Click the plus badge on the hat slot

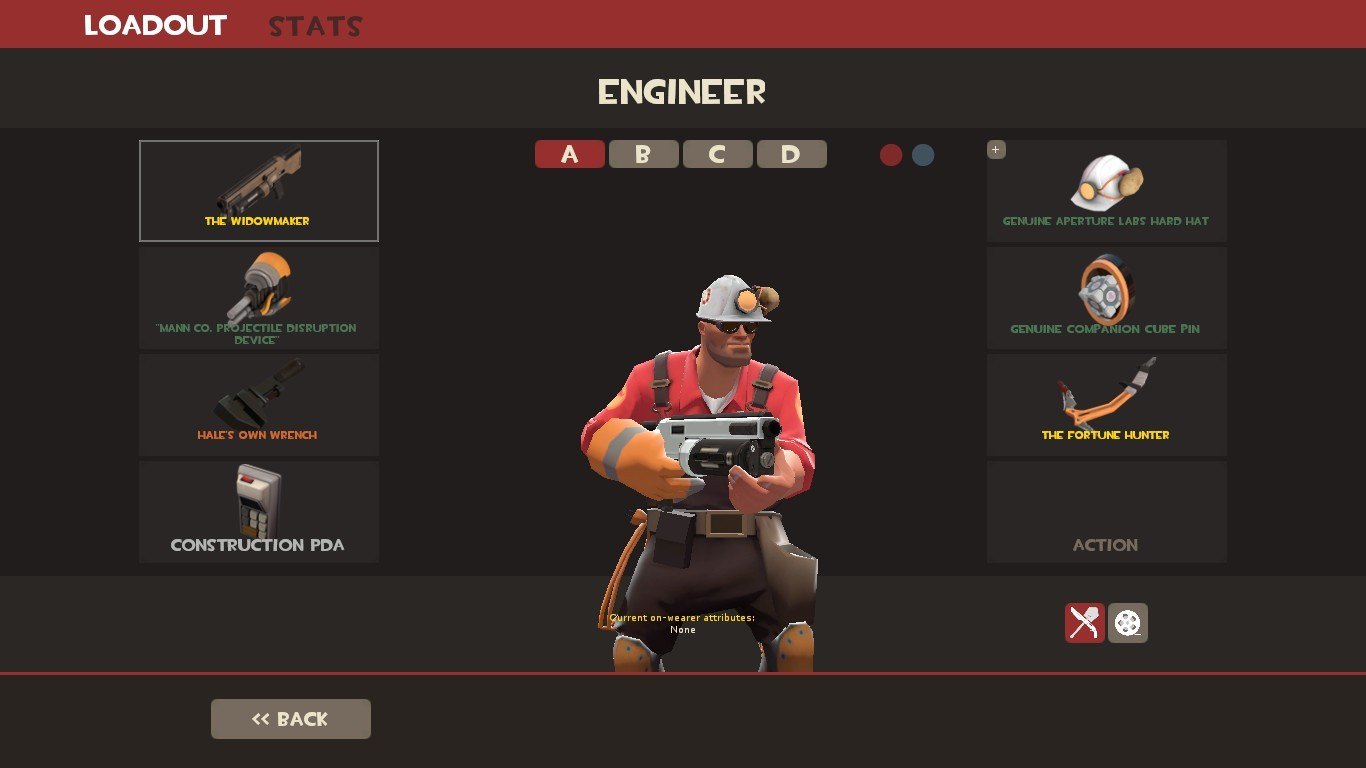(x=996, y=150)
